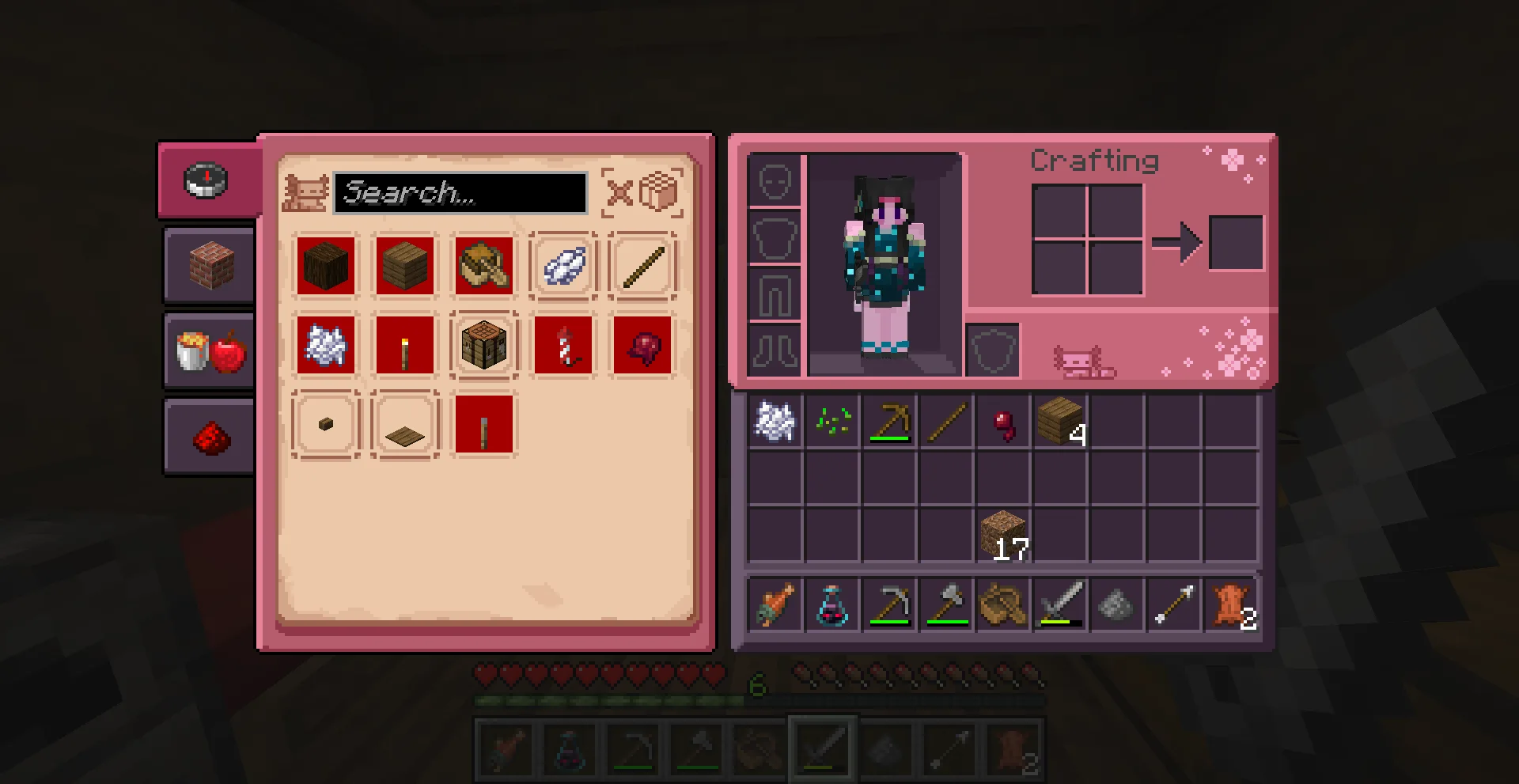The height and width of the screenshot is (784, 1519).
Task: Open the compass recipe tab
Action: (207, 180)
